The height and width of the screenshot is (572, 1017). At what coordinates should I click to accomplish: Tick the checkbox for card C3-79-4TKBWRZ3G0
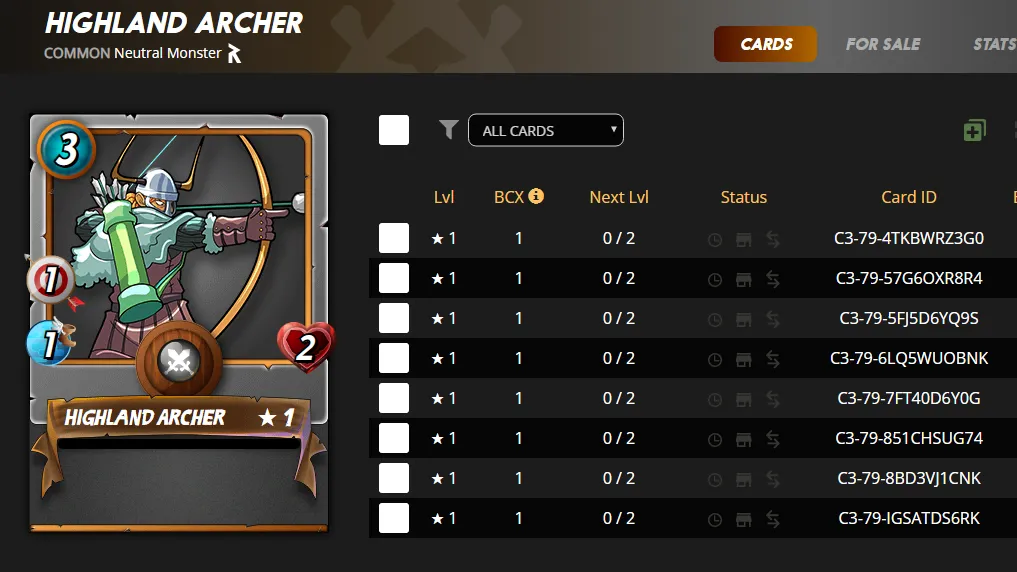click(394, 238)
